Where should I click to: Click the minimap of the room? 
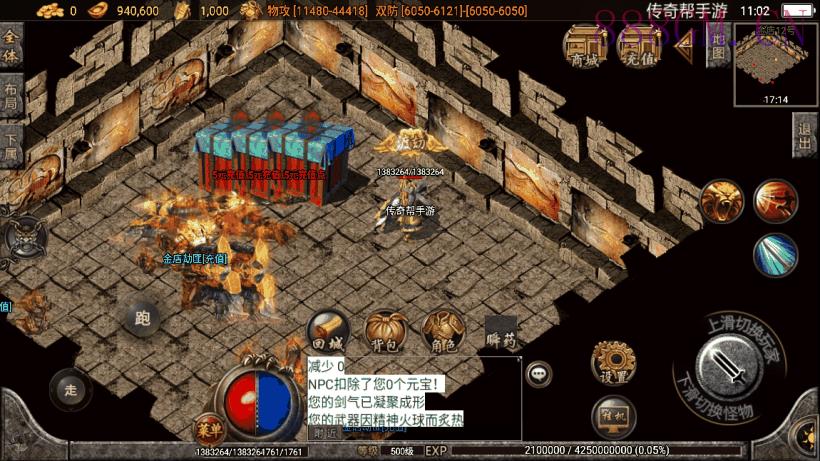point(776,63)
